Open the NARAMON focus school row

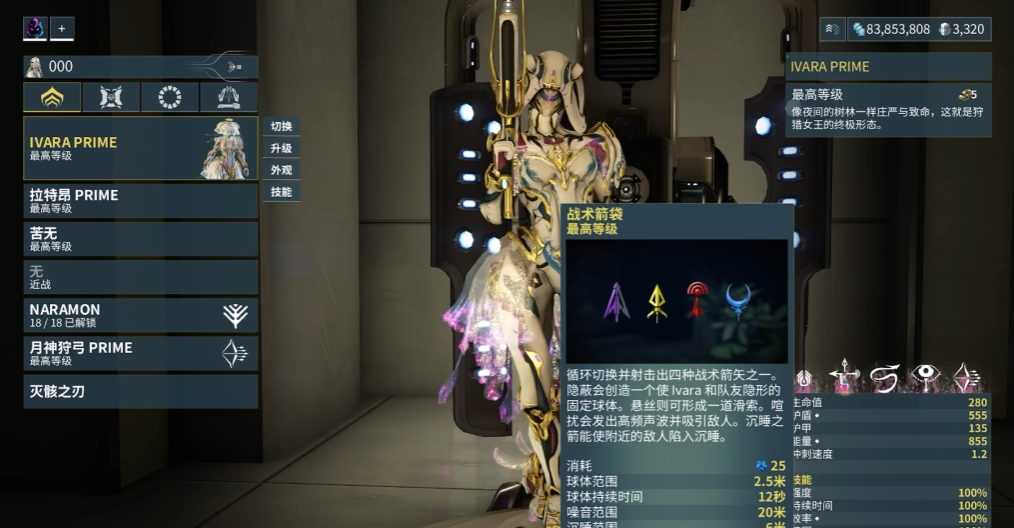(x=140, y=315)
